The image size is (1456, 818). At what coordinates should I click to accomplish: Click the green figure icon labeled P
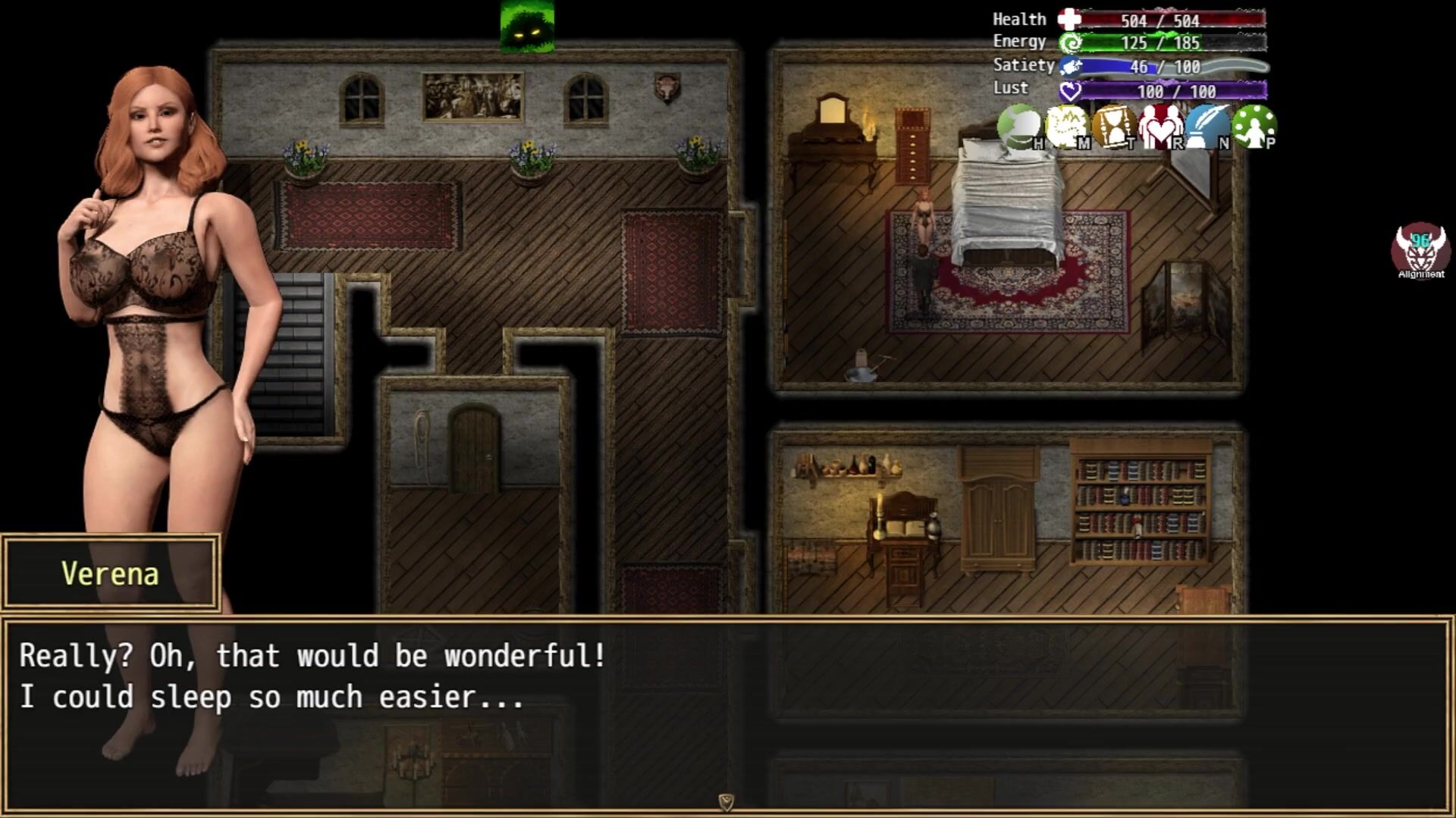click(1254, 127)
